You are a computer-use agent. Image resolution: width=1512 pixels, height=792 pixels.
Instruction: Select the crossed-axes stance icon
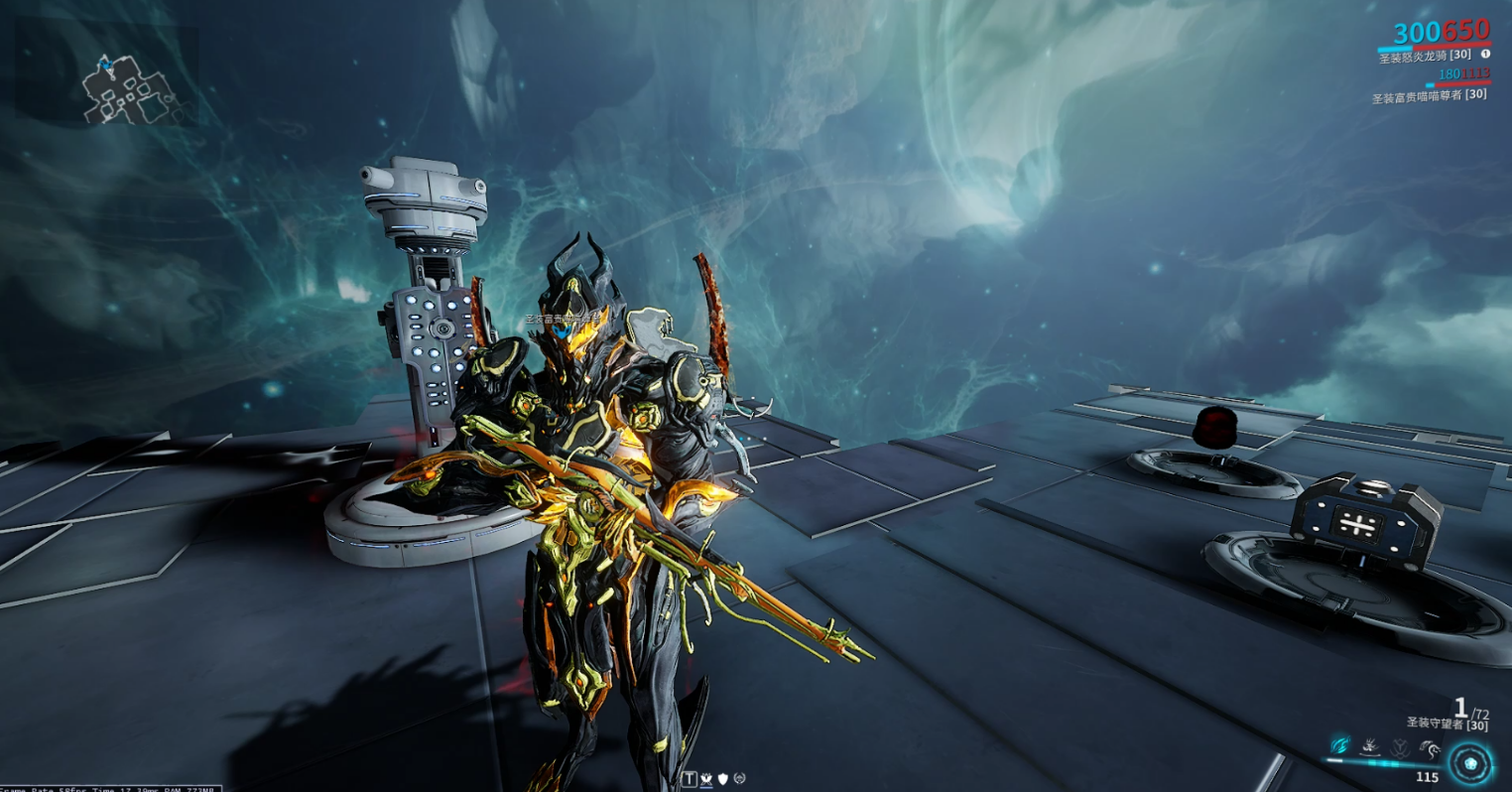(706, 780)
